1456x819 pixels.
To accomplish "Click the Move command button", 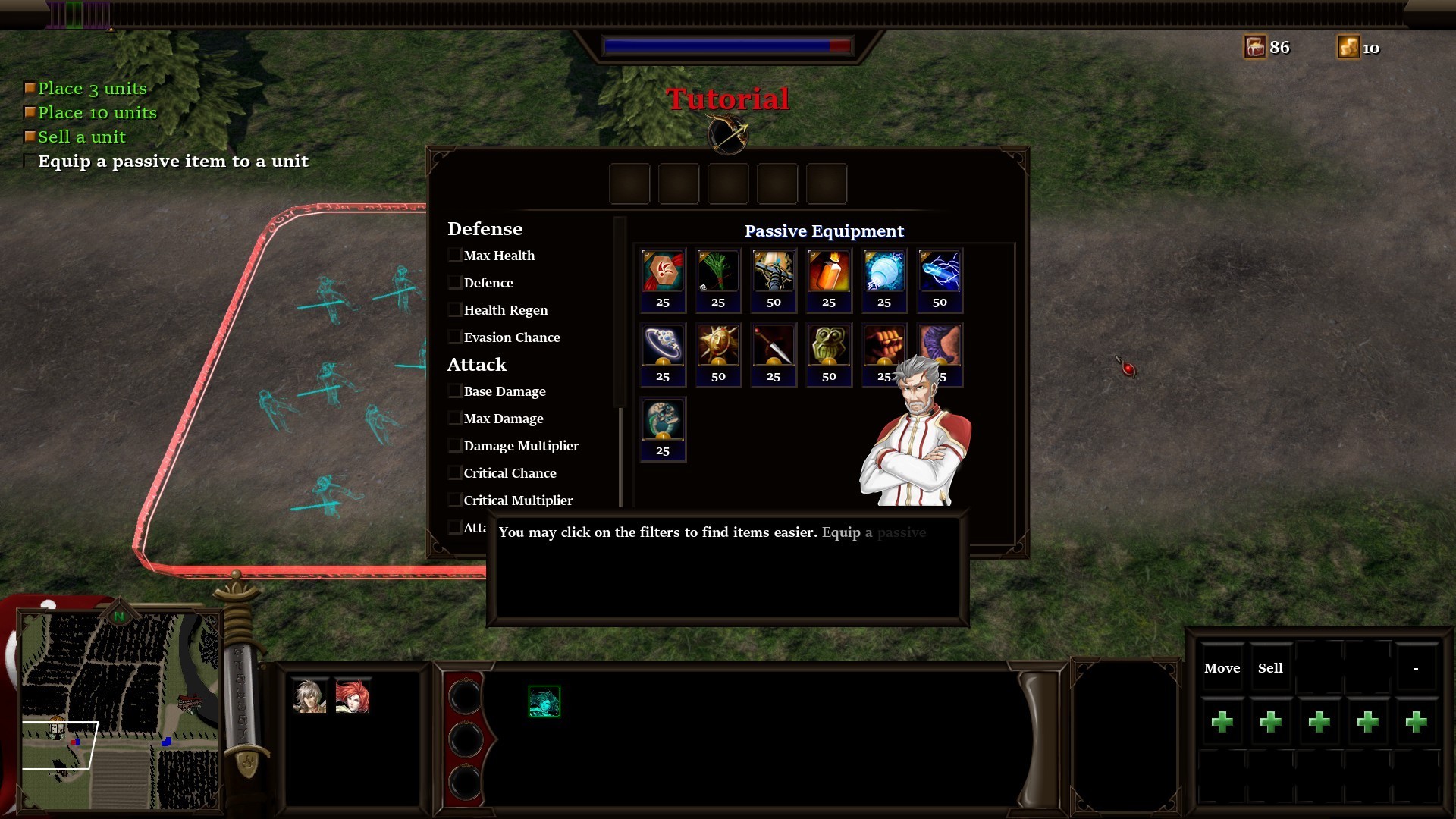I will click(x=1222, y=668).
